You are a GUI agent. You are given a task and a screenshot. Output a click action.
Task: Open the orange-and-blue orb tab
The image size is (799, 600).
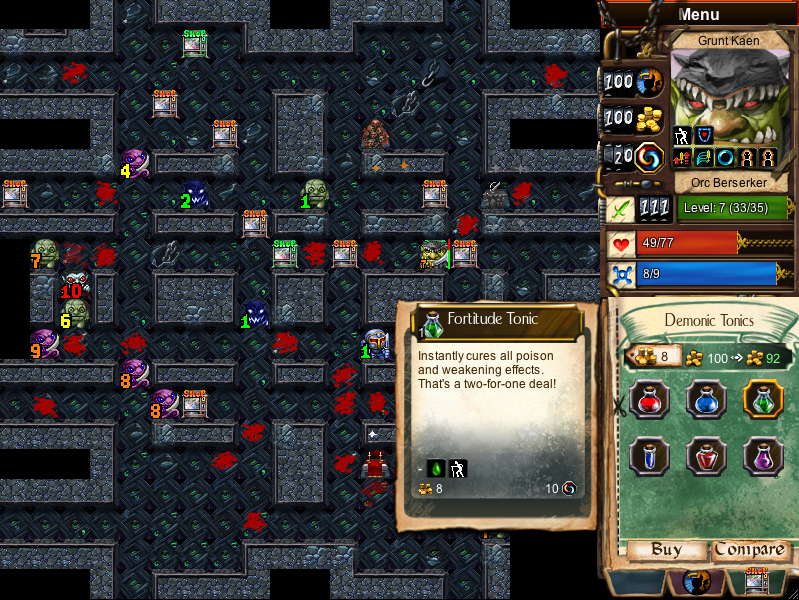click(697, 582)
